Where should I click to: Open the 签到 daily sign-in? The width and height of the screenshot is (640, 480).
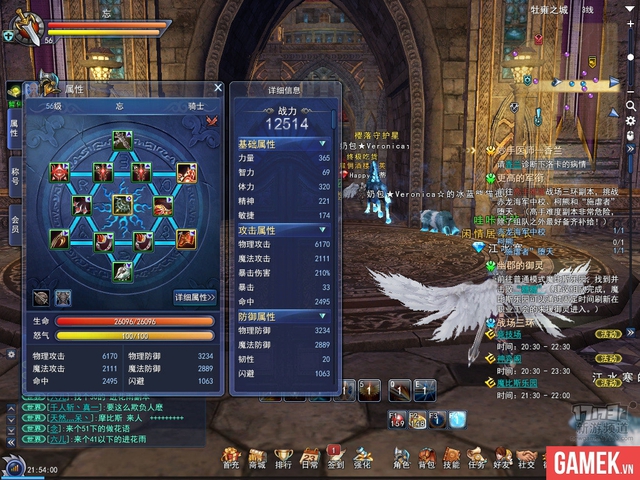point(335,459)
